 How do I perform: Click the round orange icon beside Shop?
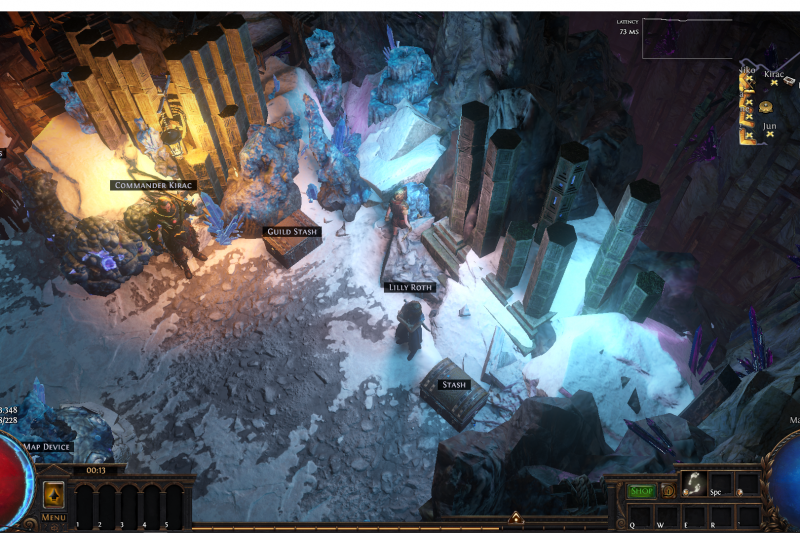point(667,491)
